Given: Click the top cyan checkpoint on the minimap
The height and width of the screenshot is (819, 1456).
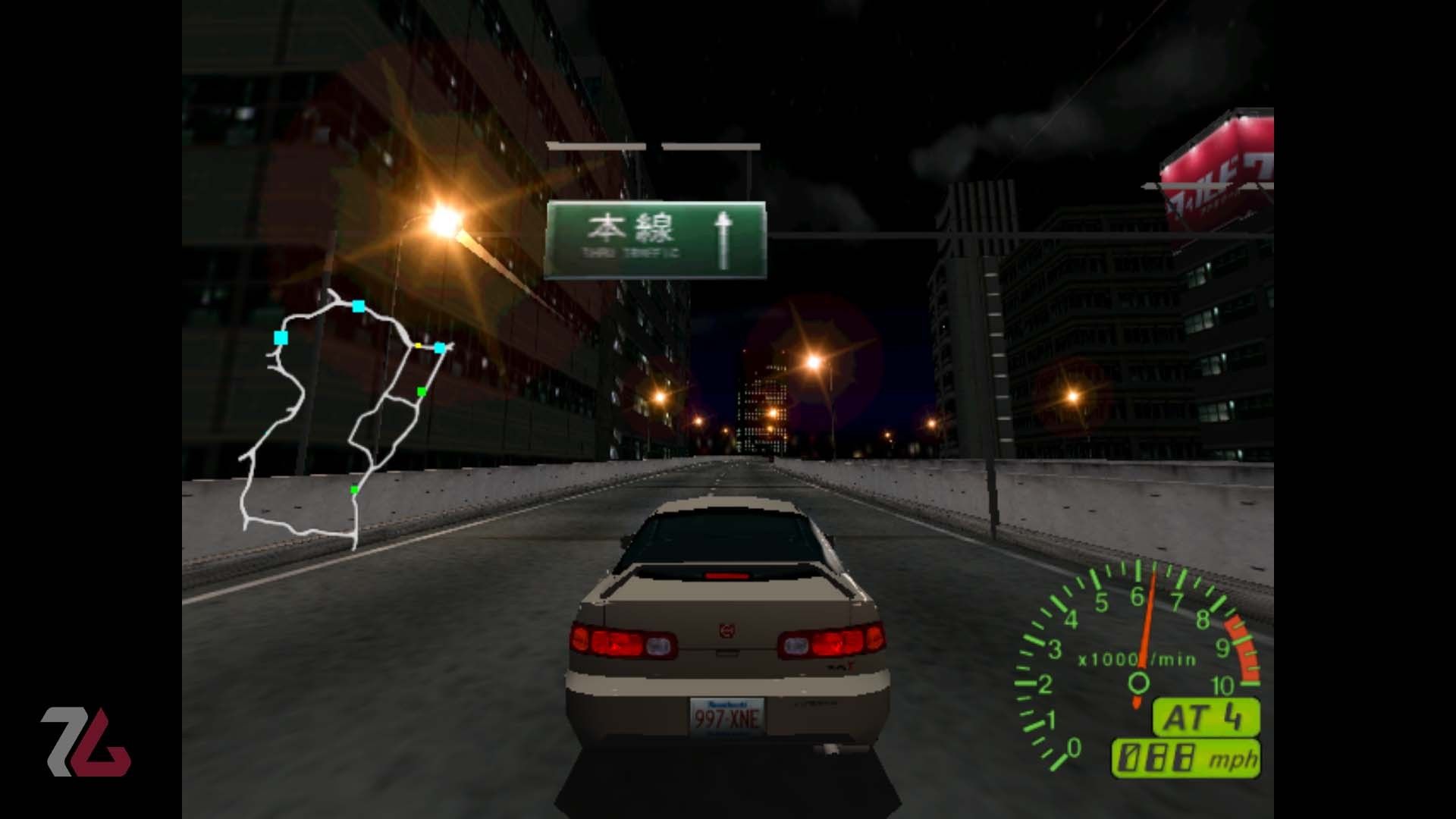Looking at the screenshot, I should [359, 306].
